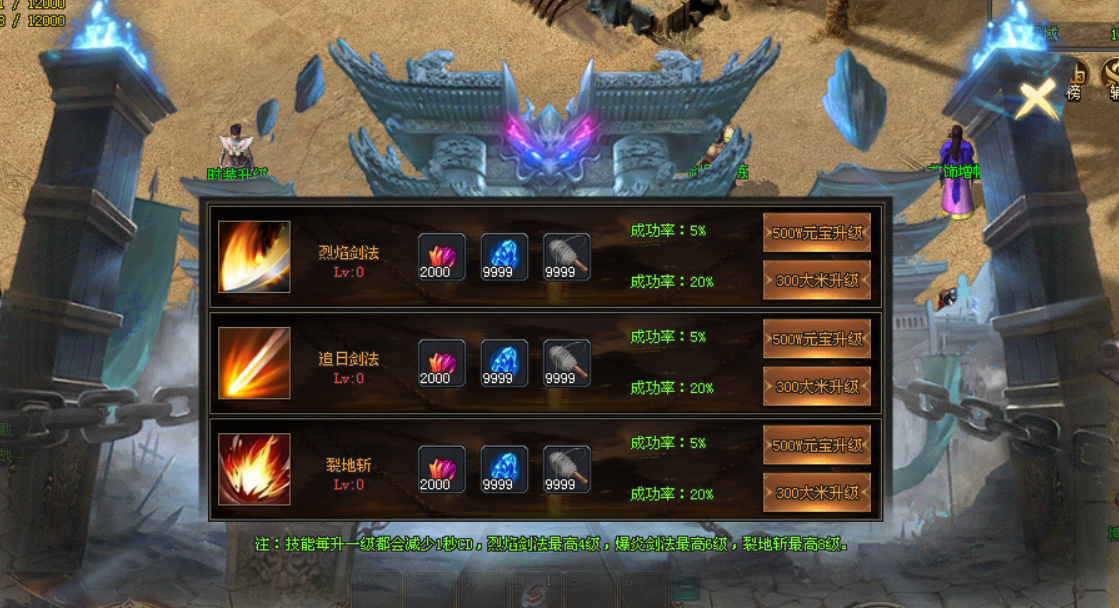The height and width of the screenshot is (608, 1119).
Task: Select the 裂地斩 fire burst skill icon
Action: click(254, 469)
